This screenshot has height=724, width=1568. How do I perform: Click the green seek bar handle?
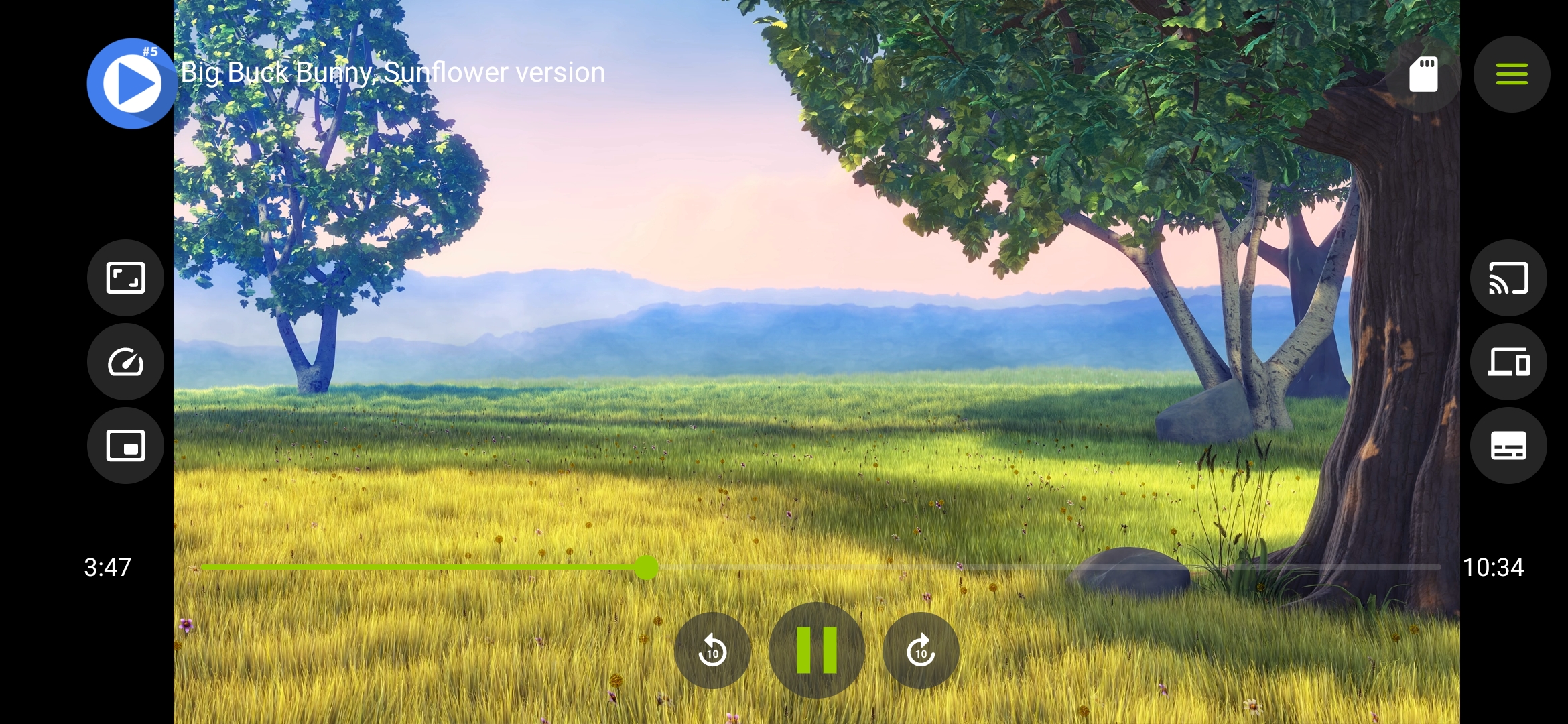pos(646,567)
